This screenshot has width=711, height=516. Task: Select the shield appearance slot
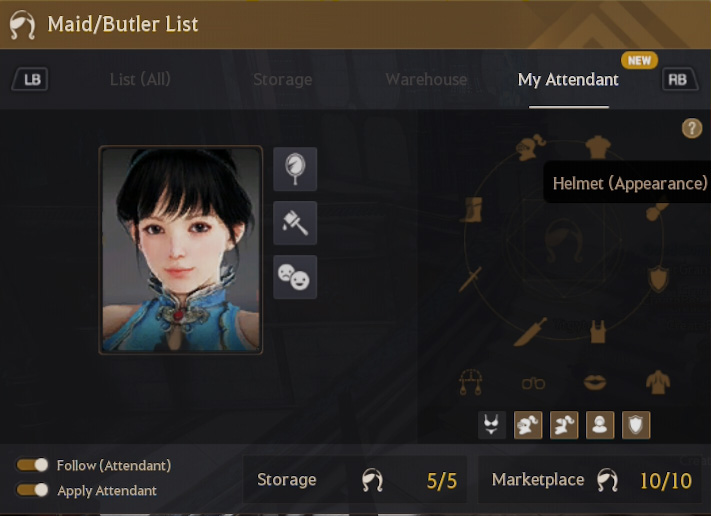tap(657, 279)
